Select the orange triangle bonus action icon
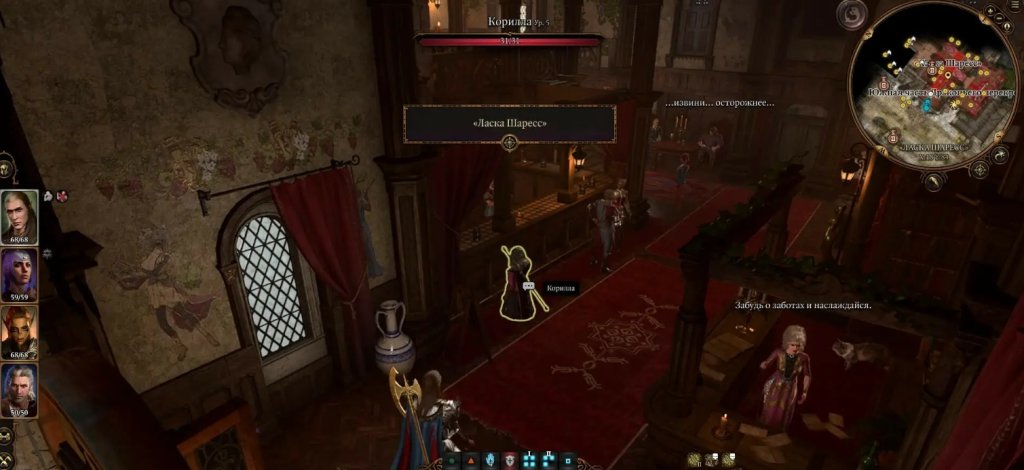The width and height of the screenshot is (1024, 470). pyautogui.click(x=470, y=460)
